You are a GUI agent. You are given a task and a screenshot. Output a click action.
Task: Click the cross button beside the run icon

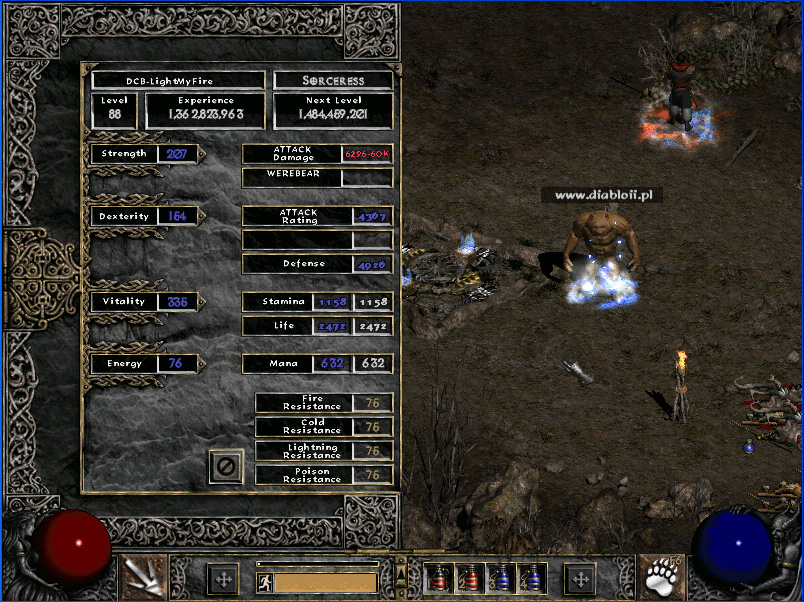point(223,579)
